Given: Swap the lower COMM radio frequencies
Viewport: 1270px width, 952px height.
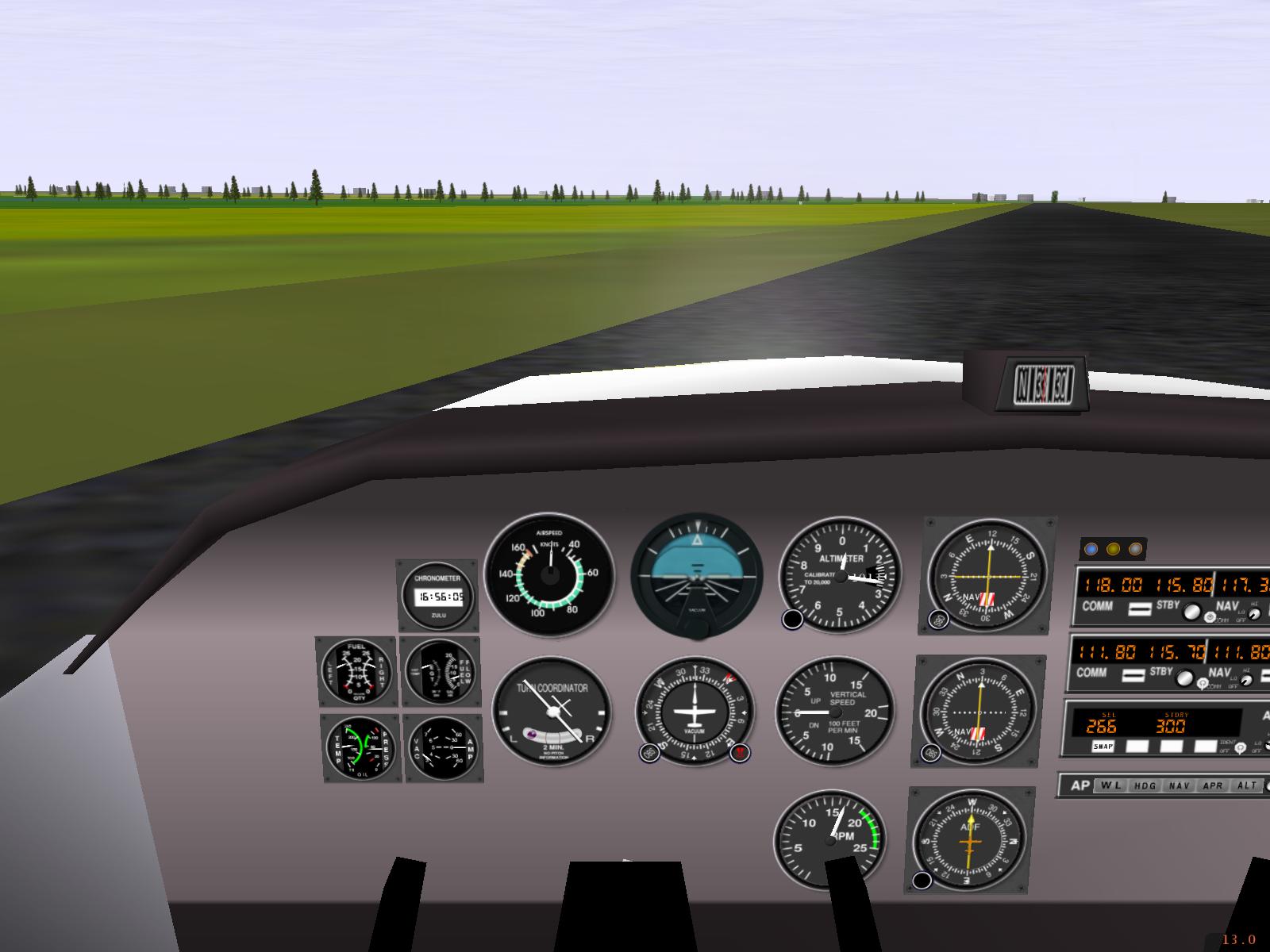Looking at the screenshot, I should pos(1135,675).
